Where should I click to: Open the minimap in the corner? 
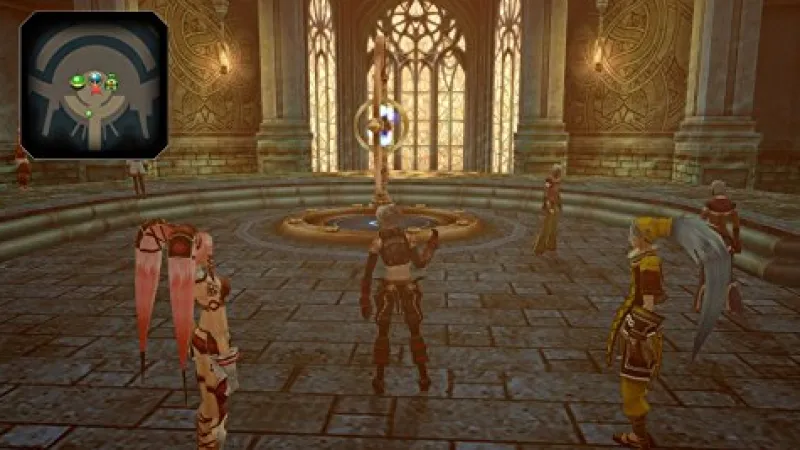[x=94, y=84]
